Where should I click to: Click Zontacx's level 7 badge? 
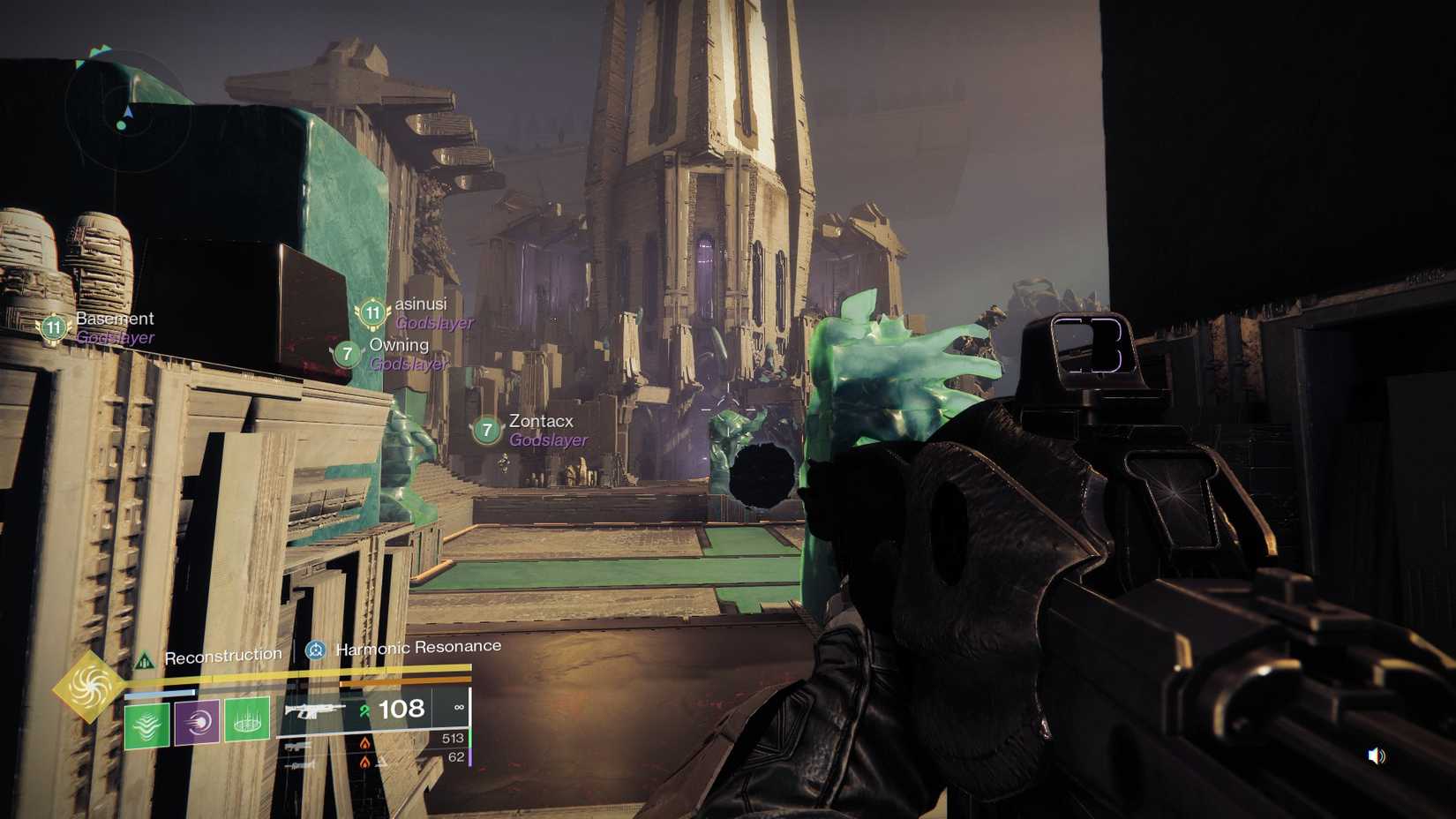tap(486, 432)
